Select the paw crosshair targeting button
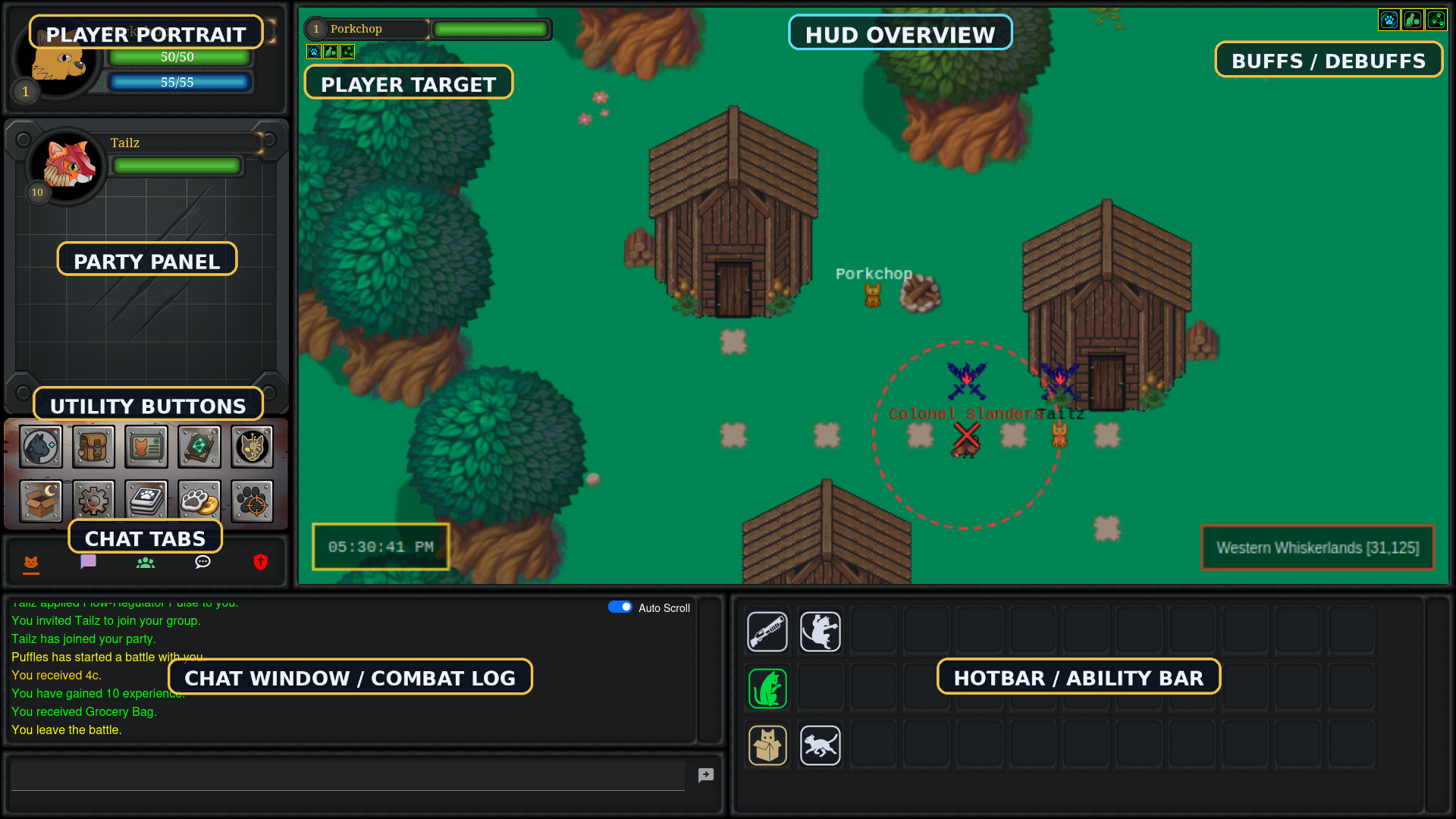The width and height of the screenshot is (1456, 819). click(251, 500)
